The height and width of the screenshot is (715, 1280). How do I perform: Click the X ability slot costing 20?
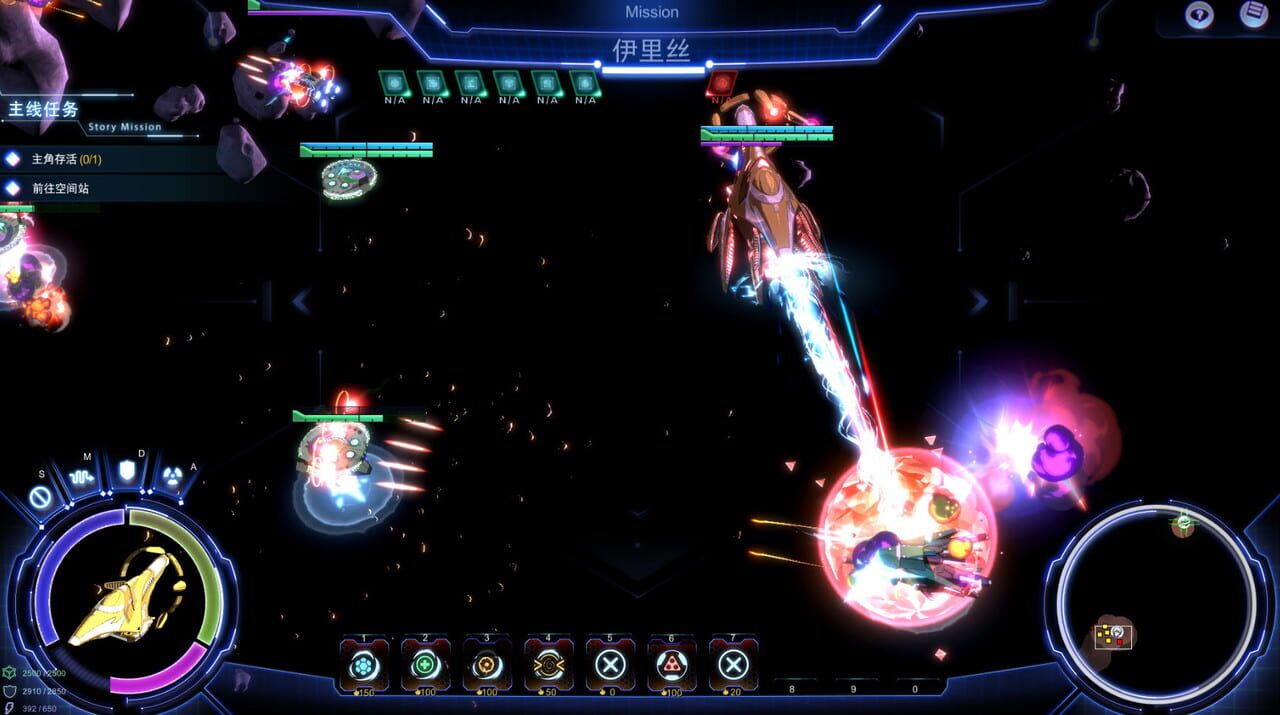click(x=733, y=665)
